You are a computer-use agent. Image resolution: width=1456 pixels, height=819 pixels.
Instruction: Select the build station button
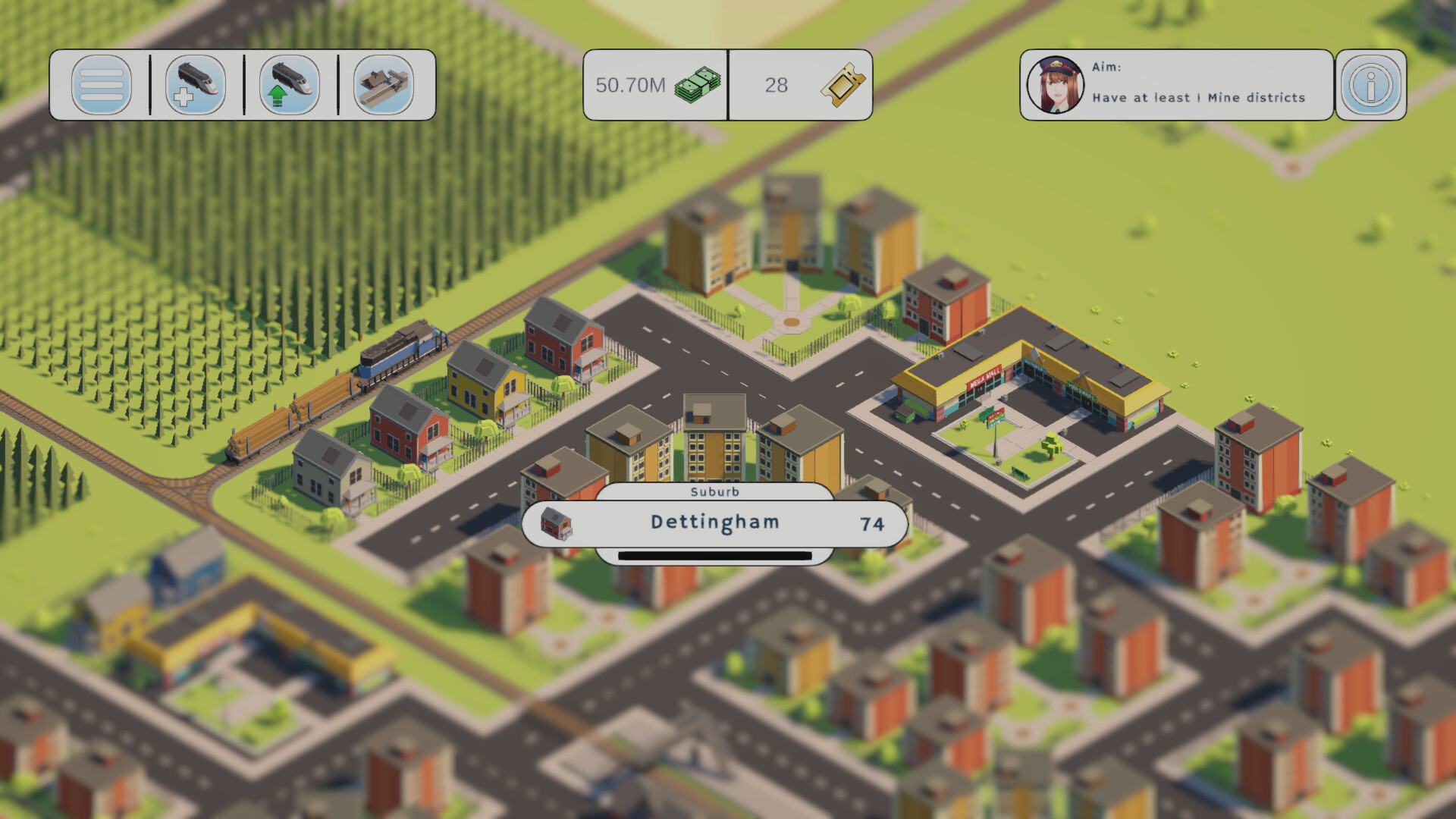point(384,85)
